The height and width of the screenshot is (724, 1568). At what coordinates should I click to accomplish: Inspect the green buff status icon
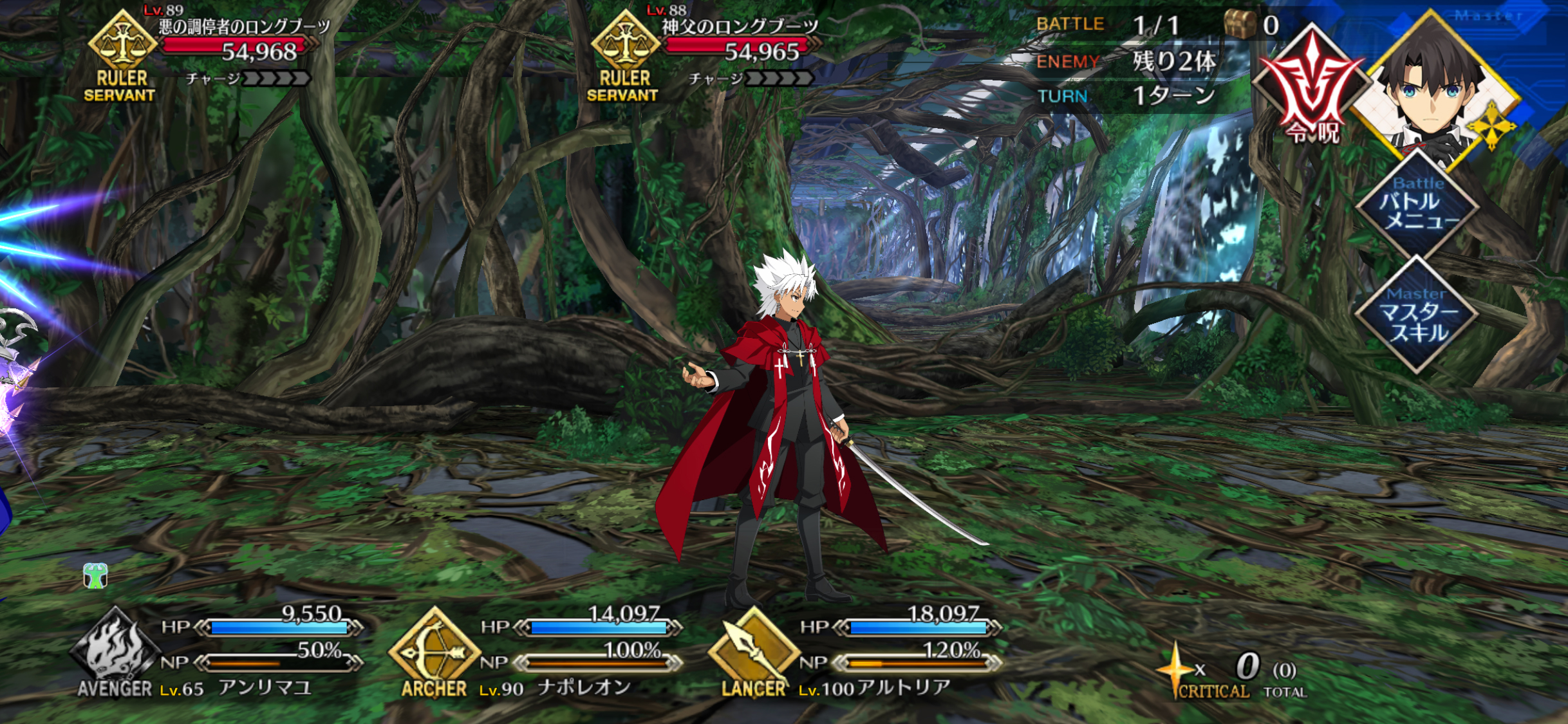tap(95, 576)
